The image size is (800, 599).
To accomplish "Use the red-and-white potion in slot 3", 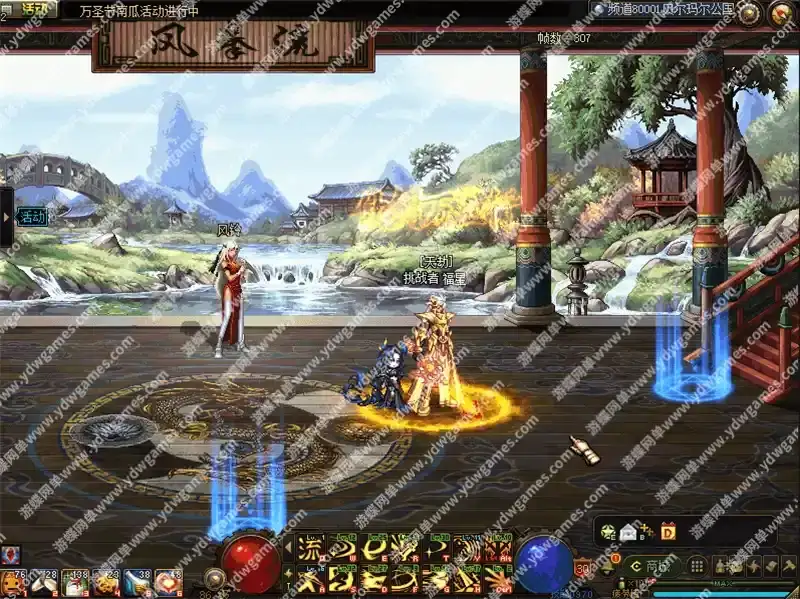I will tap(75, 582).
